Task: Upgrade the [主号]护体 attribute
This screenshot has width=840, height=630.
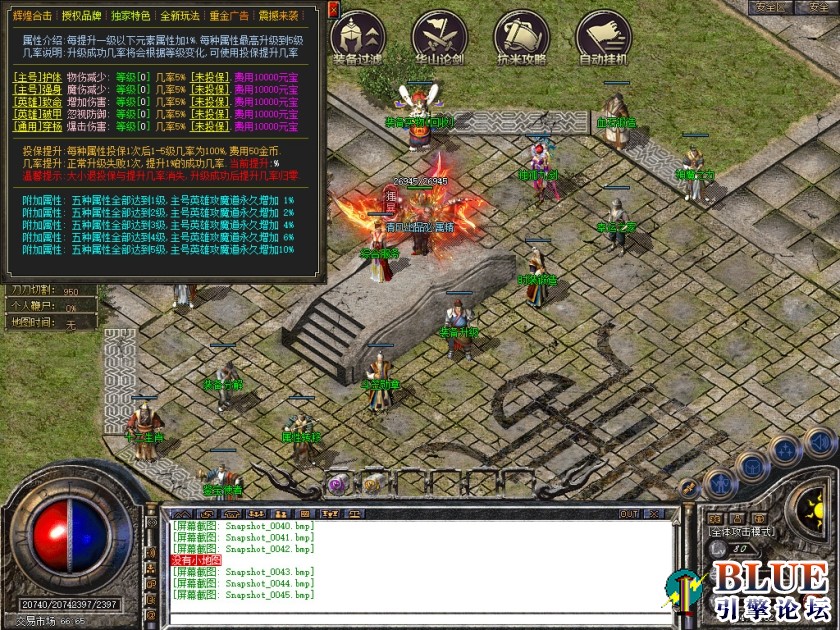Action: pyautogui.click(x=37, y=76)
